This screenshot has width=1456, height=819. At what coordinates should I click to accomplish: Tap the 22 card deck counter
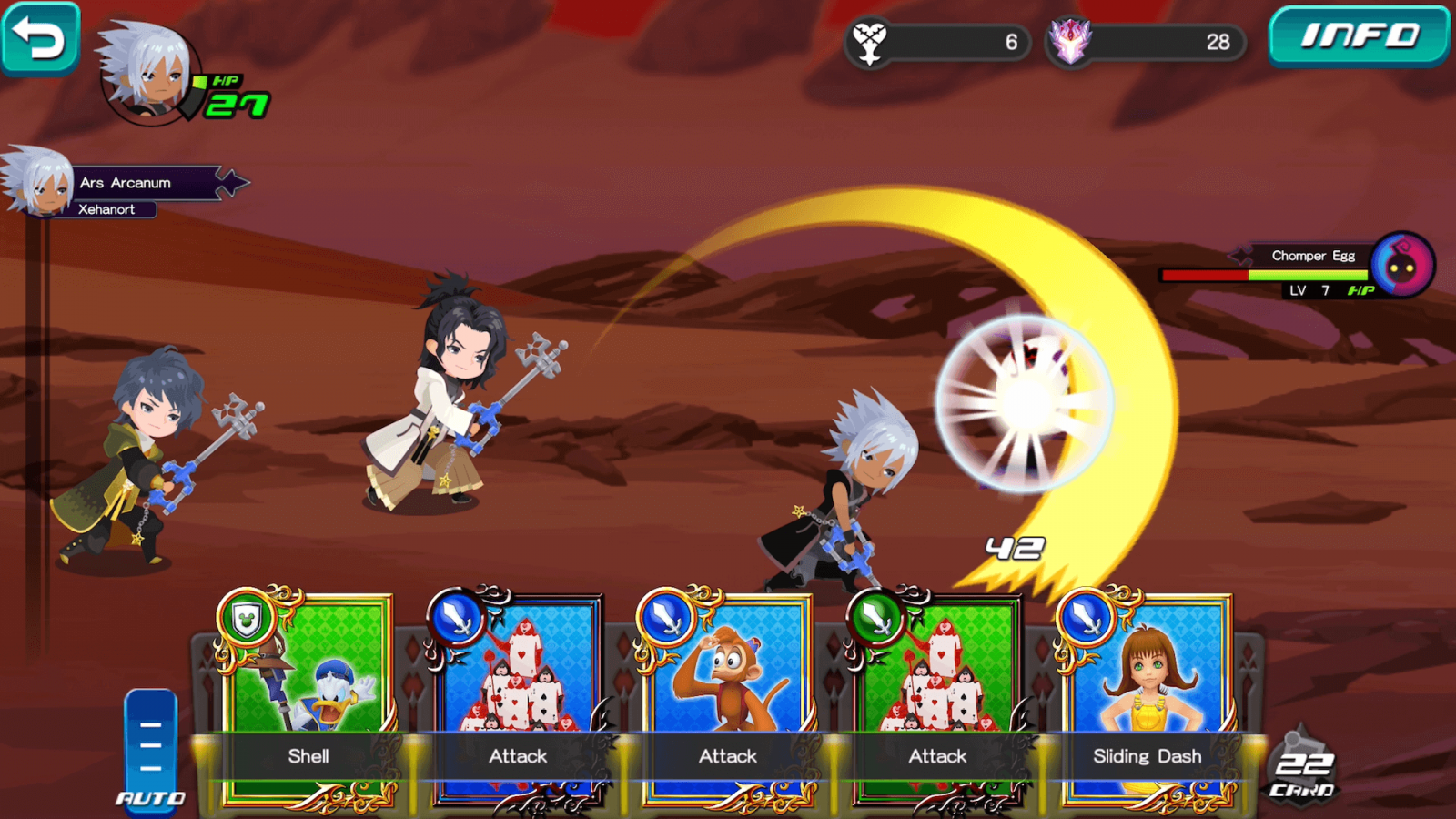coord(1302,767)
